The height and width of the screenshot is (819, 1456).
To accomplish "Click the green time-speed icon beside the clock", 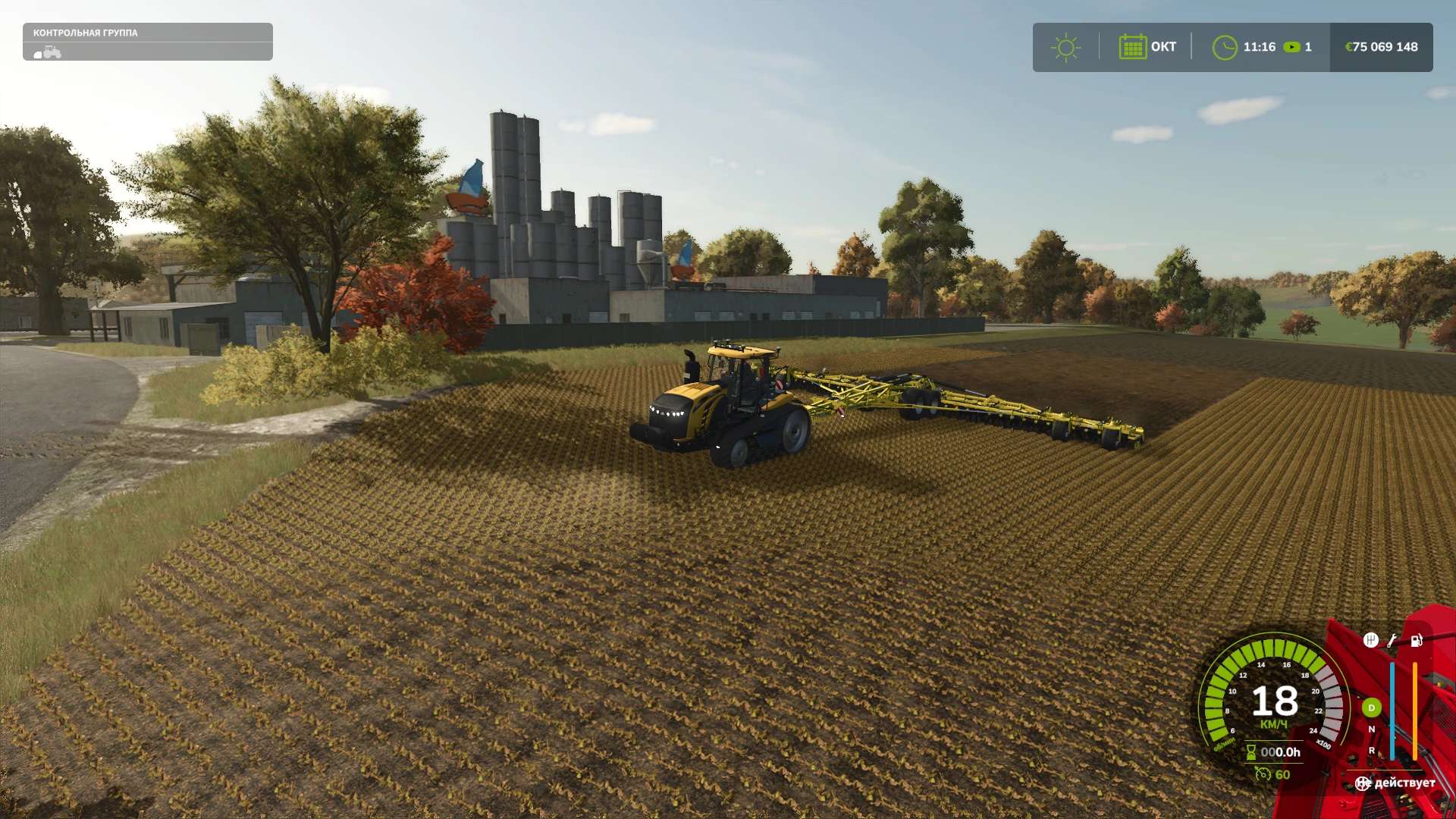I will click(1291, 47).
